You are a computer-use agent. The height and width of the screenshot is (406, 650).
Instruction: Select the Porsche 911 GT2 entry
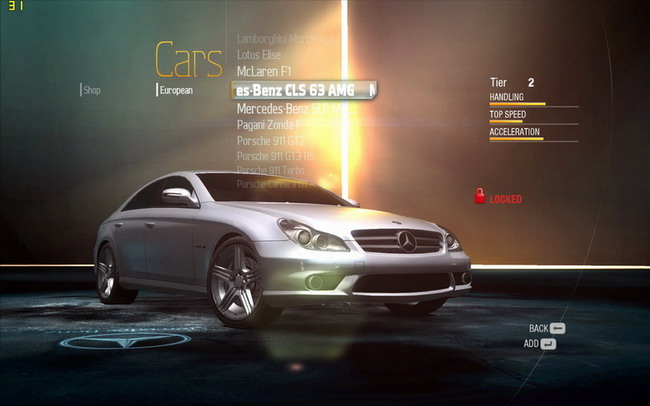(x=270, y=141)
